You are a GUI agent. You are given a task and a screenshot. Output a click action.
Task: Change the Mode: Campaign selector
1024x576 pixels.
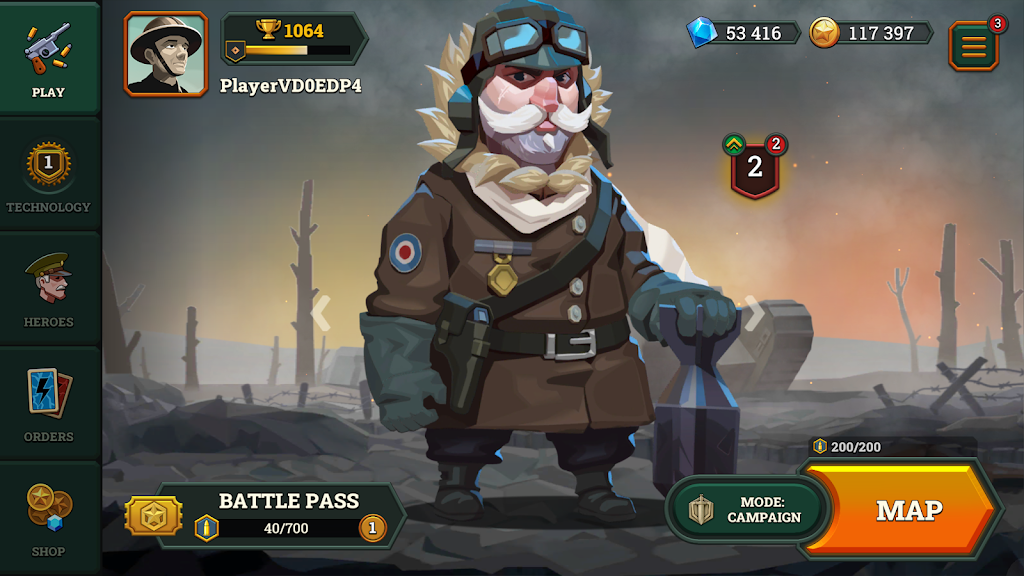point(748,510)
